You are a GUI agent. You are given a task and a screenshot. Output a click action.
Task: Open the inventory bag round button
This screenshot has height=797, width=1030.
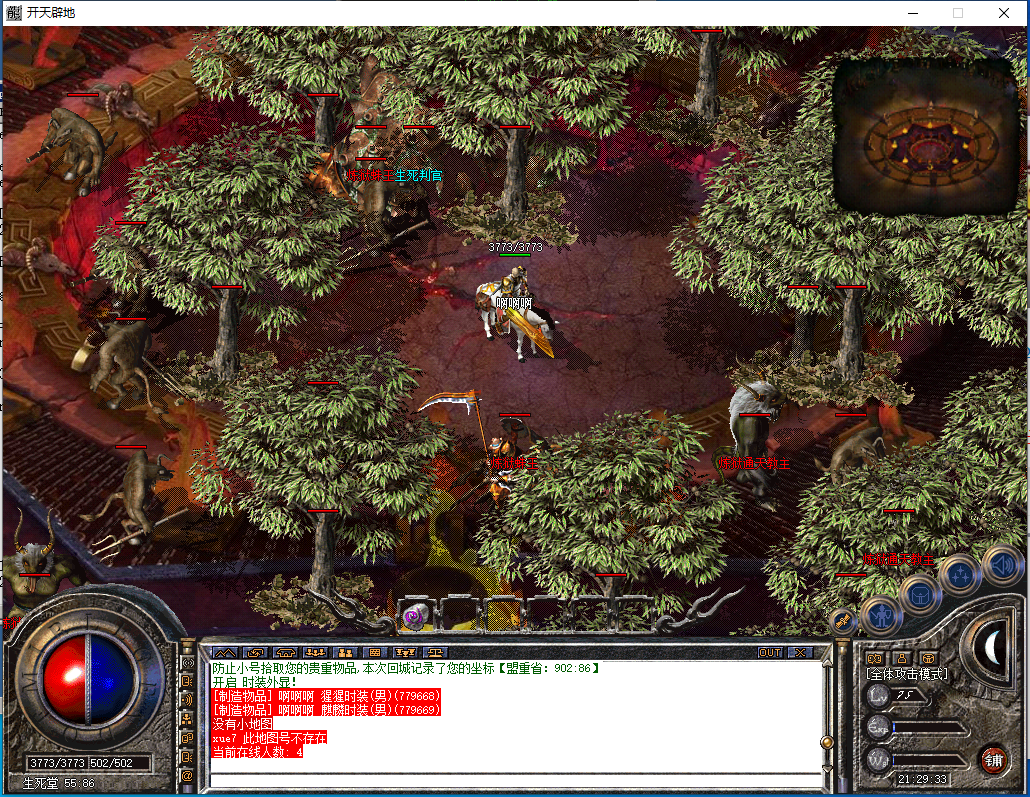point(921,595)
